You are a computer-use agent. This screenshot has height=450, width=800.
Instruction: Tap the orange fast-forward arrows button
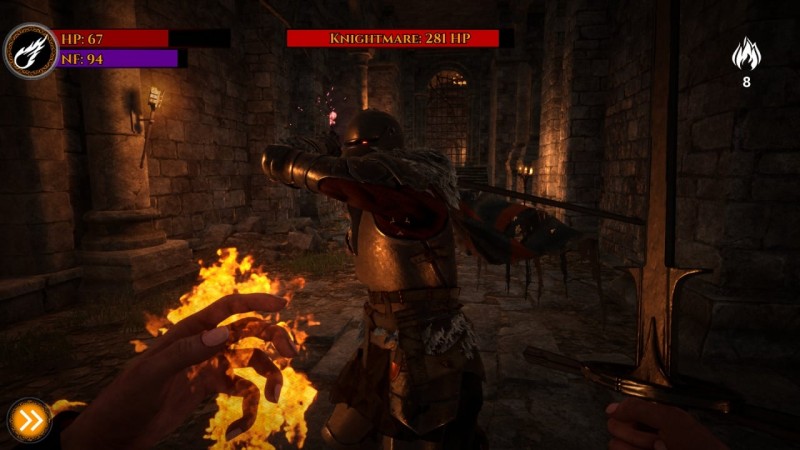[x=30, y=421]
